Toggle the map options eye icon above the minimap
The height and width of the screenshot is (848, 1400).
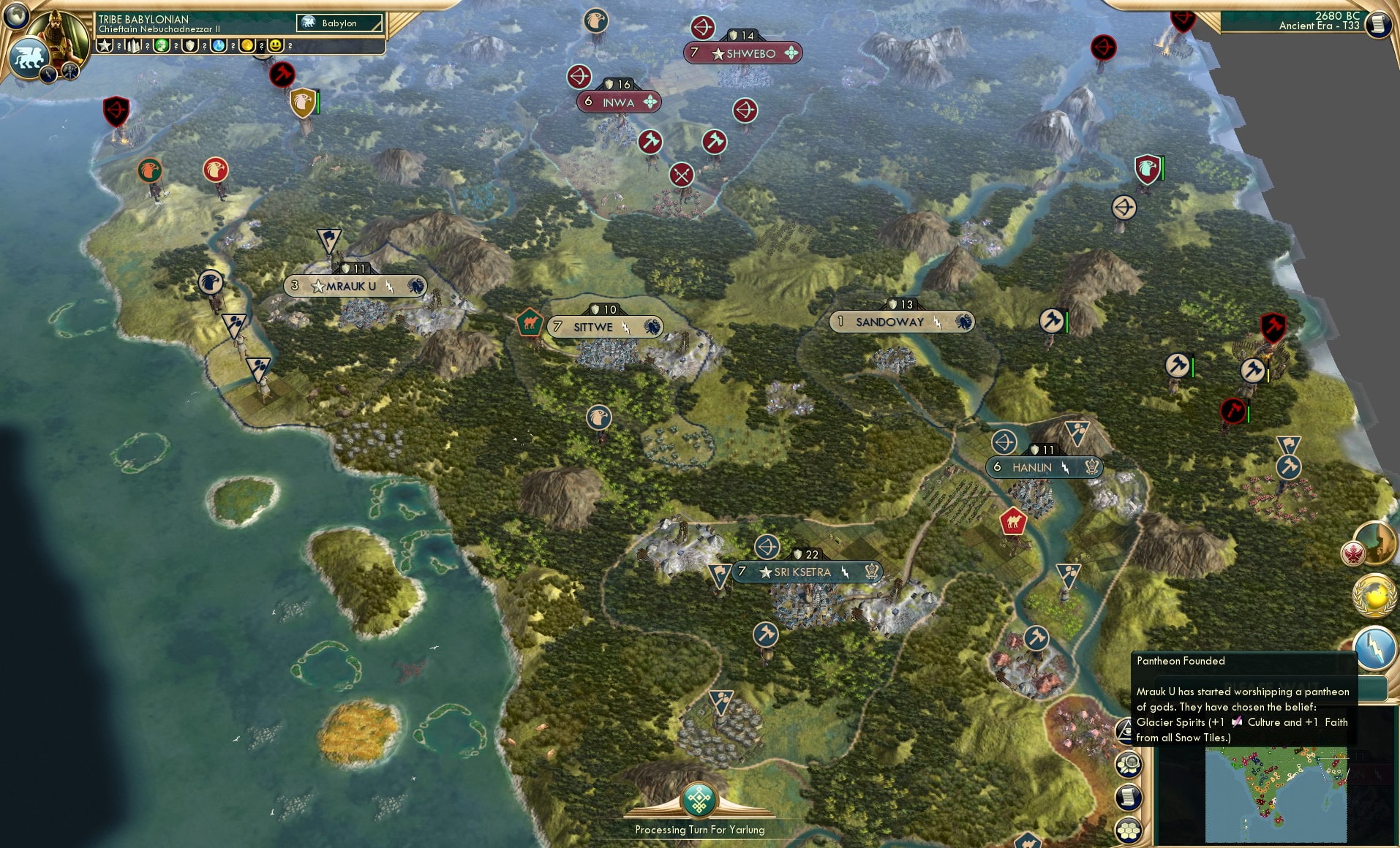1125,732
